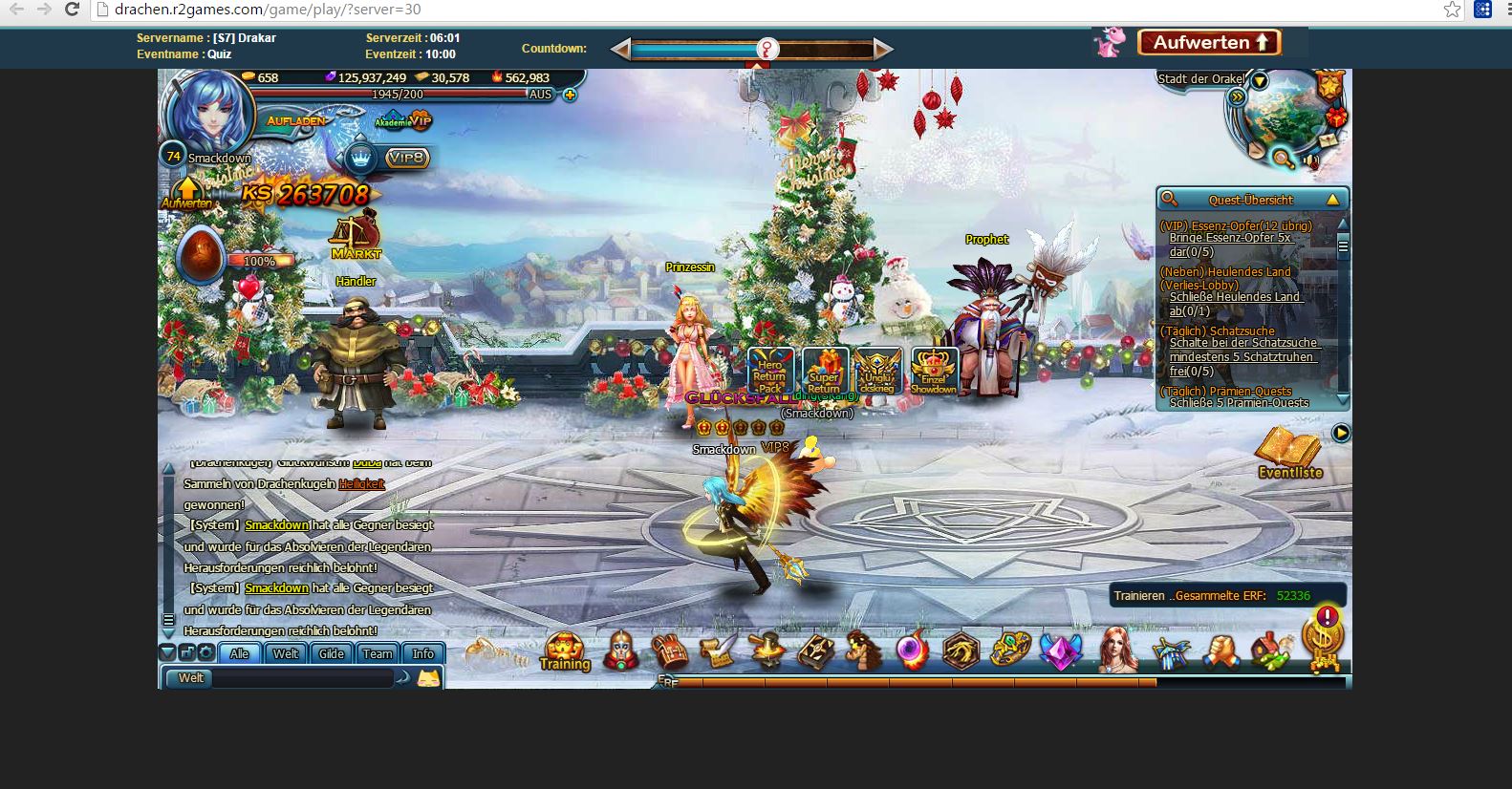Open the Markt scales icon
This screenshot has width=1512, height=789.
coord(356,235)
